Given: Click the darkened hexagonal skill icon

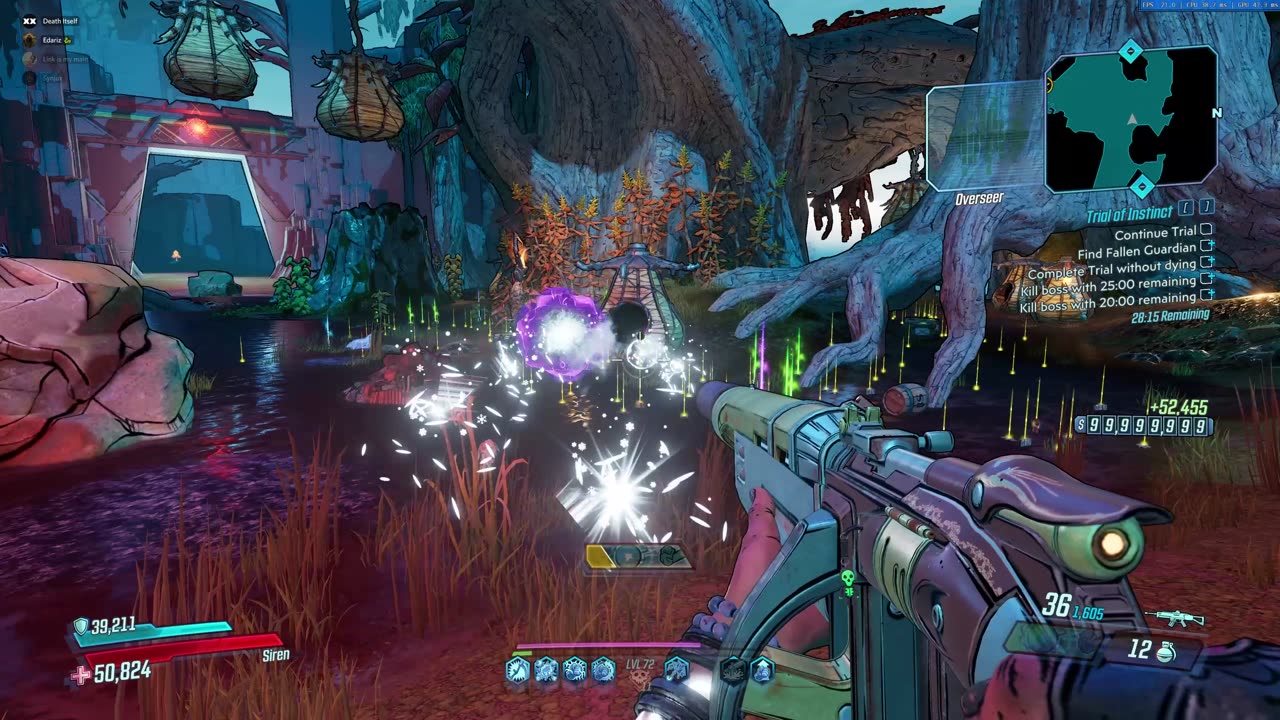Looking at the screenshot, I should pyautogui.click(x=733, y=671).
